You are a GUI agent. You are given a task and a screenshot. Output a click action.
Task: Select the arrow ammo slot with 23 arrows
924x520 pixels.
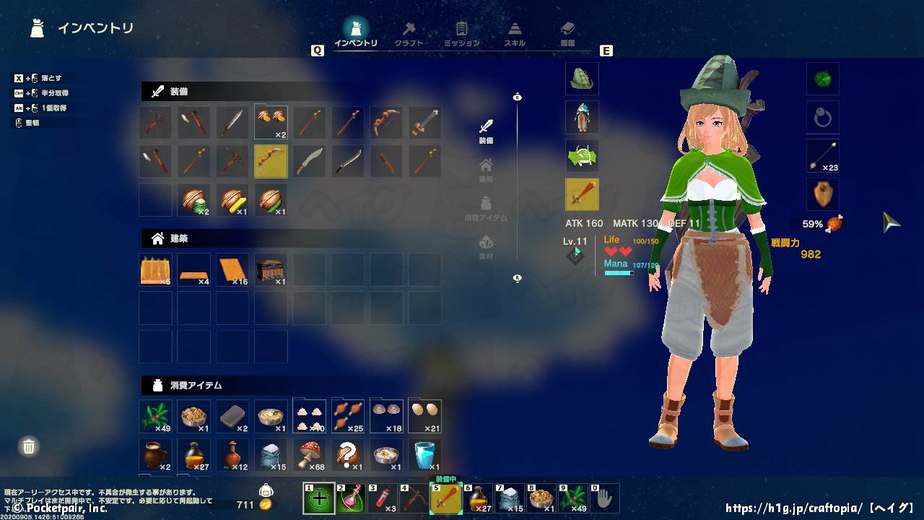[x=822, y=156]
